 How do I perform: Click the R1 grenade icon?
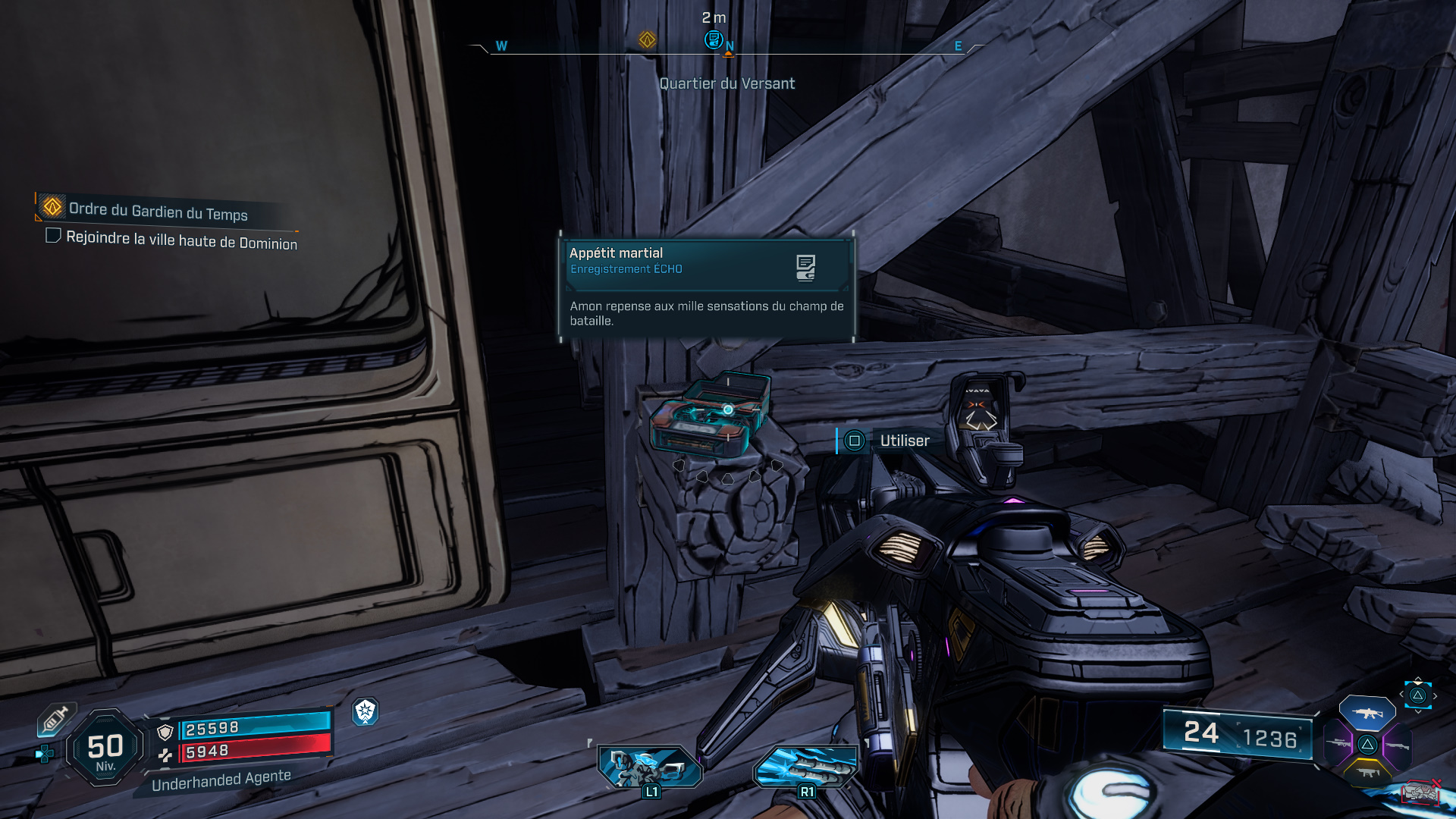point(806,768)
